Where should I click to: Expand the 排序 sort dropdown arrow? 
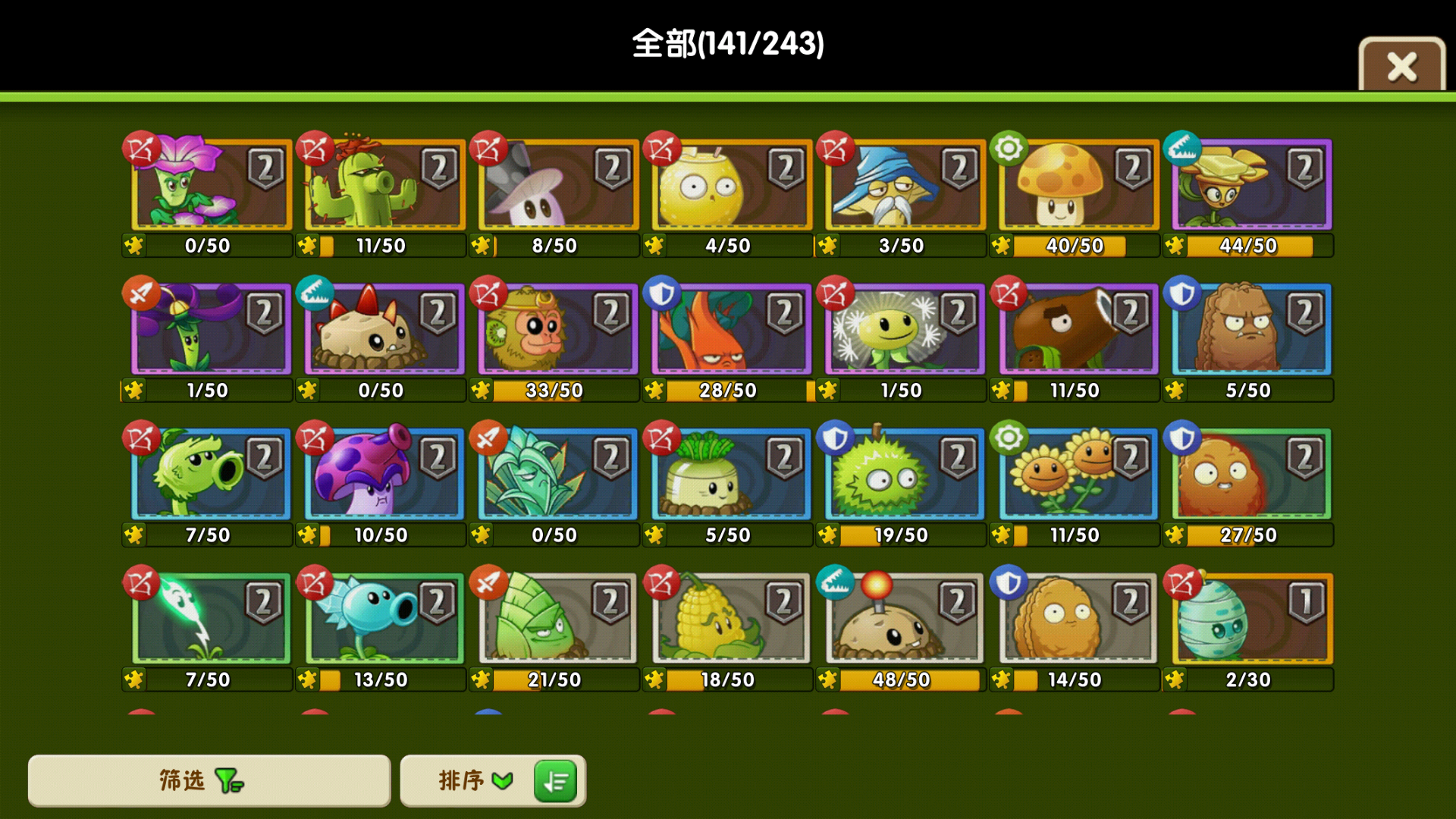coord(500,780)
